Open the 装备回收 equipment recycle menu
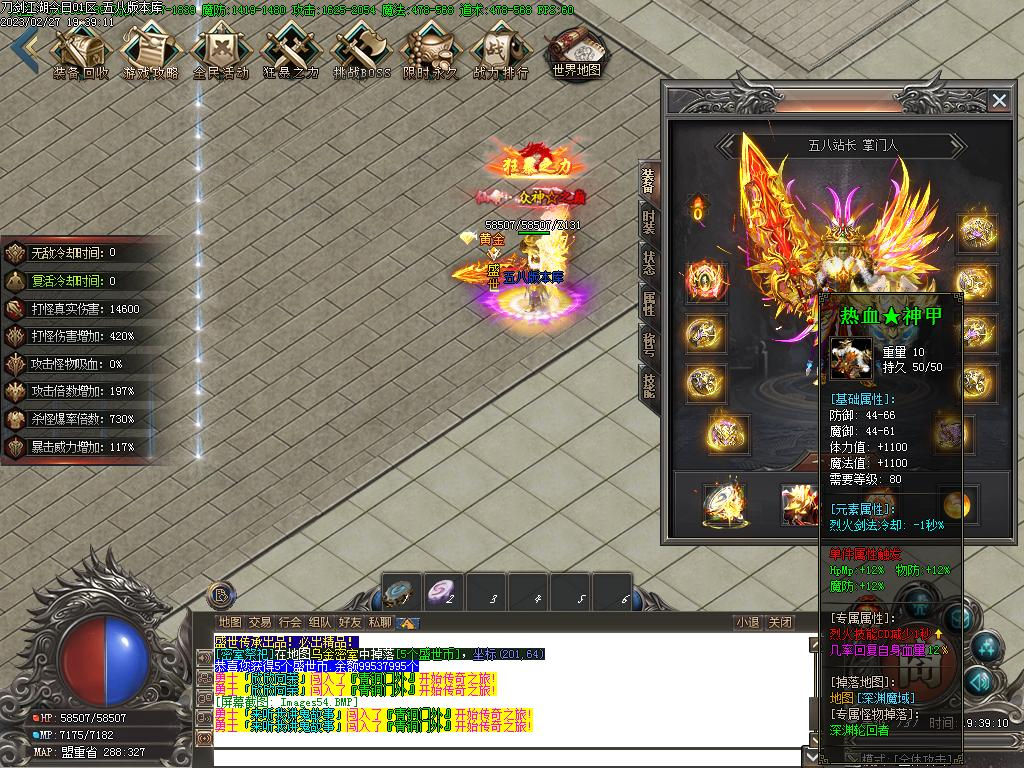 click(x=81, y=50)
